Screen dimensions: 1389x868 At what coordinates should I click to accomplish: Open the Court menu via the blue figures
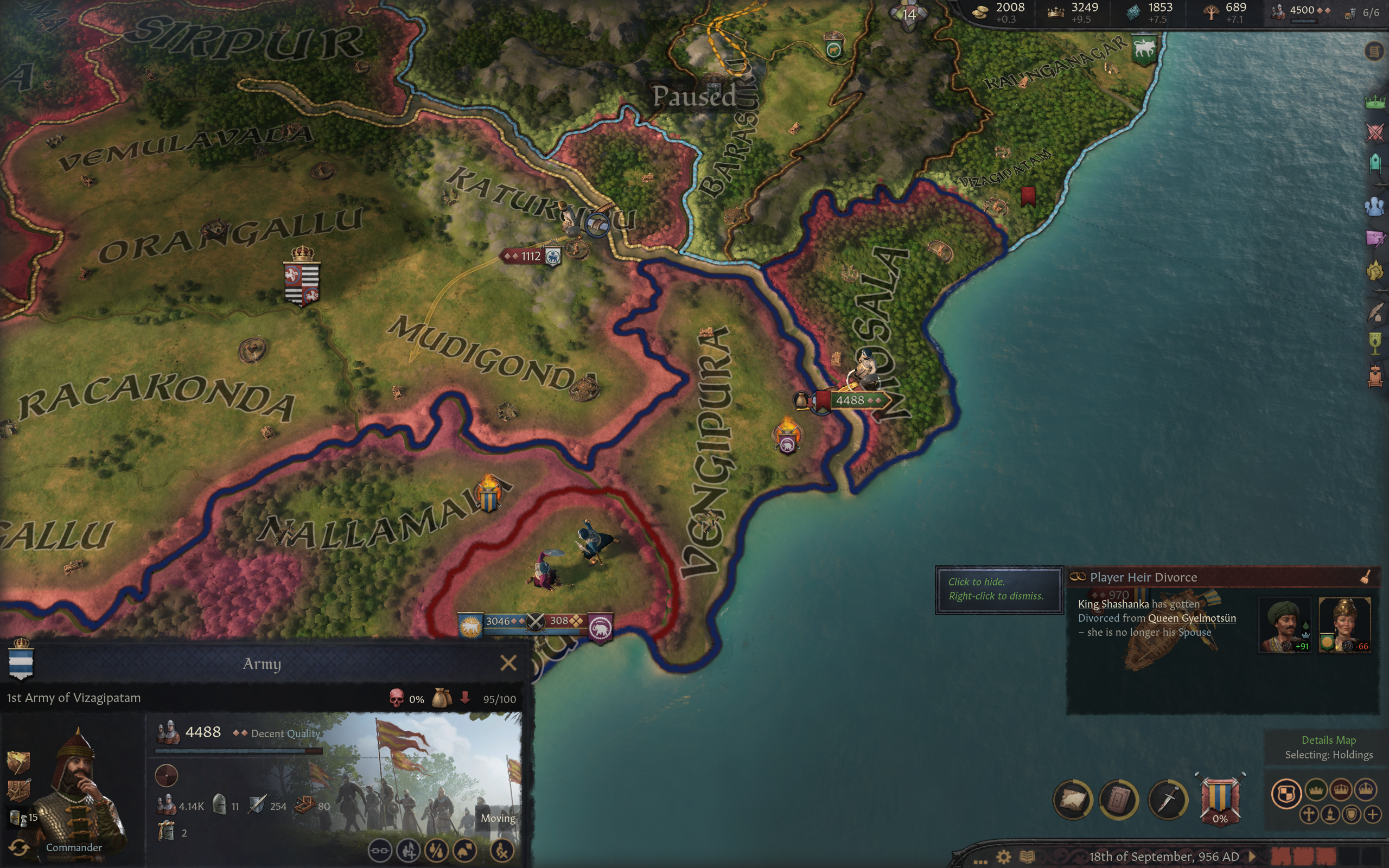click(x=1375, y=206)
